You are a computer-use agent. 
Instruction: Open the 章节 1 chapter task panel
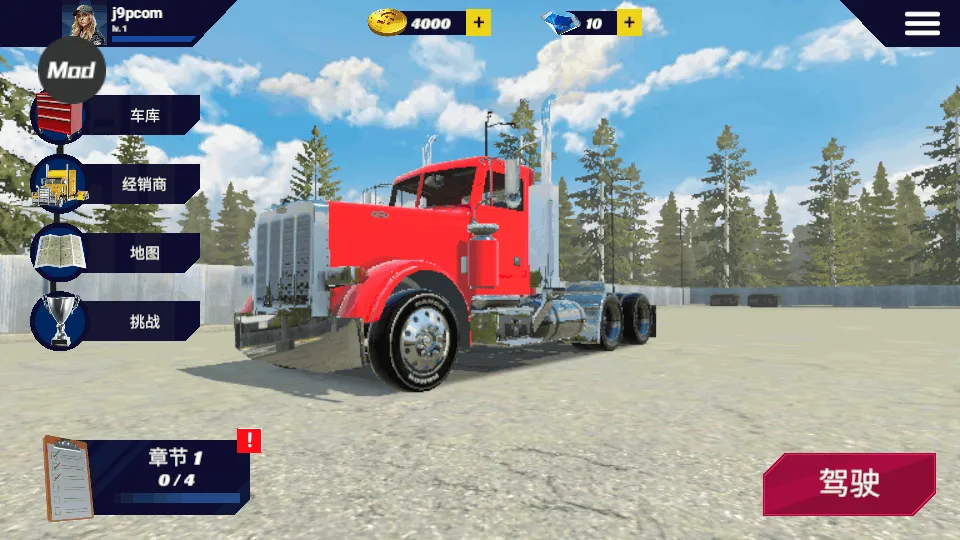coord(150,475)
